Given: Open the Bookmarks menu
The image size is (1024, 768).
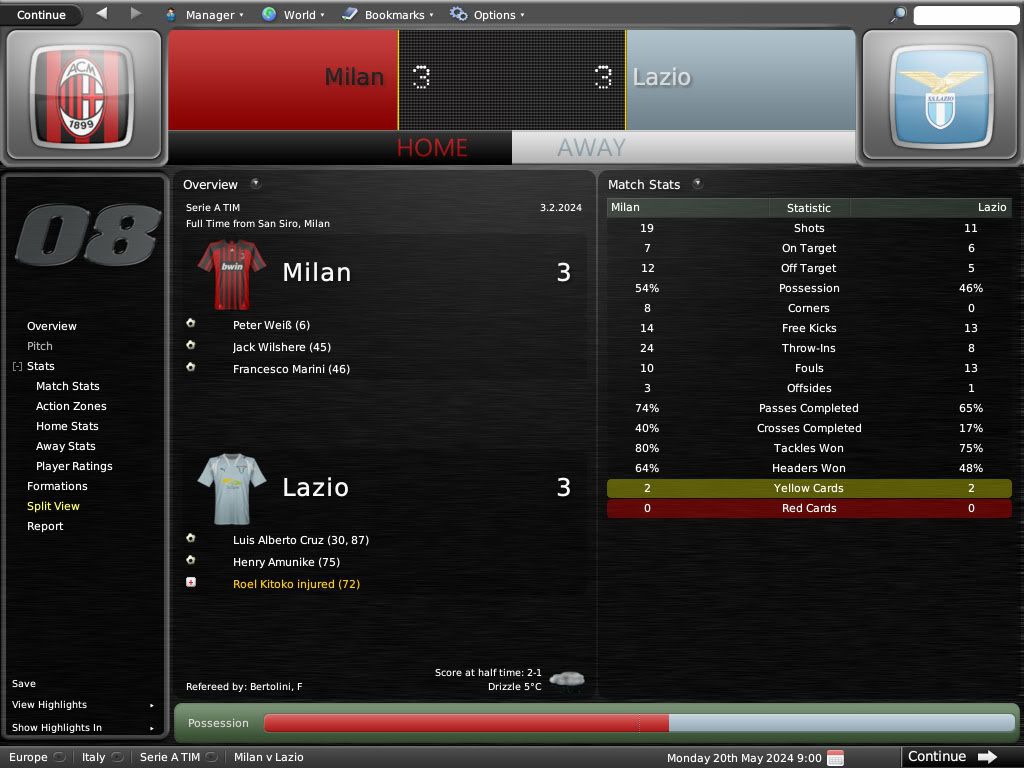Looking at the screenshot, I should tap(388, 15).
